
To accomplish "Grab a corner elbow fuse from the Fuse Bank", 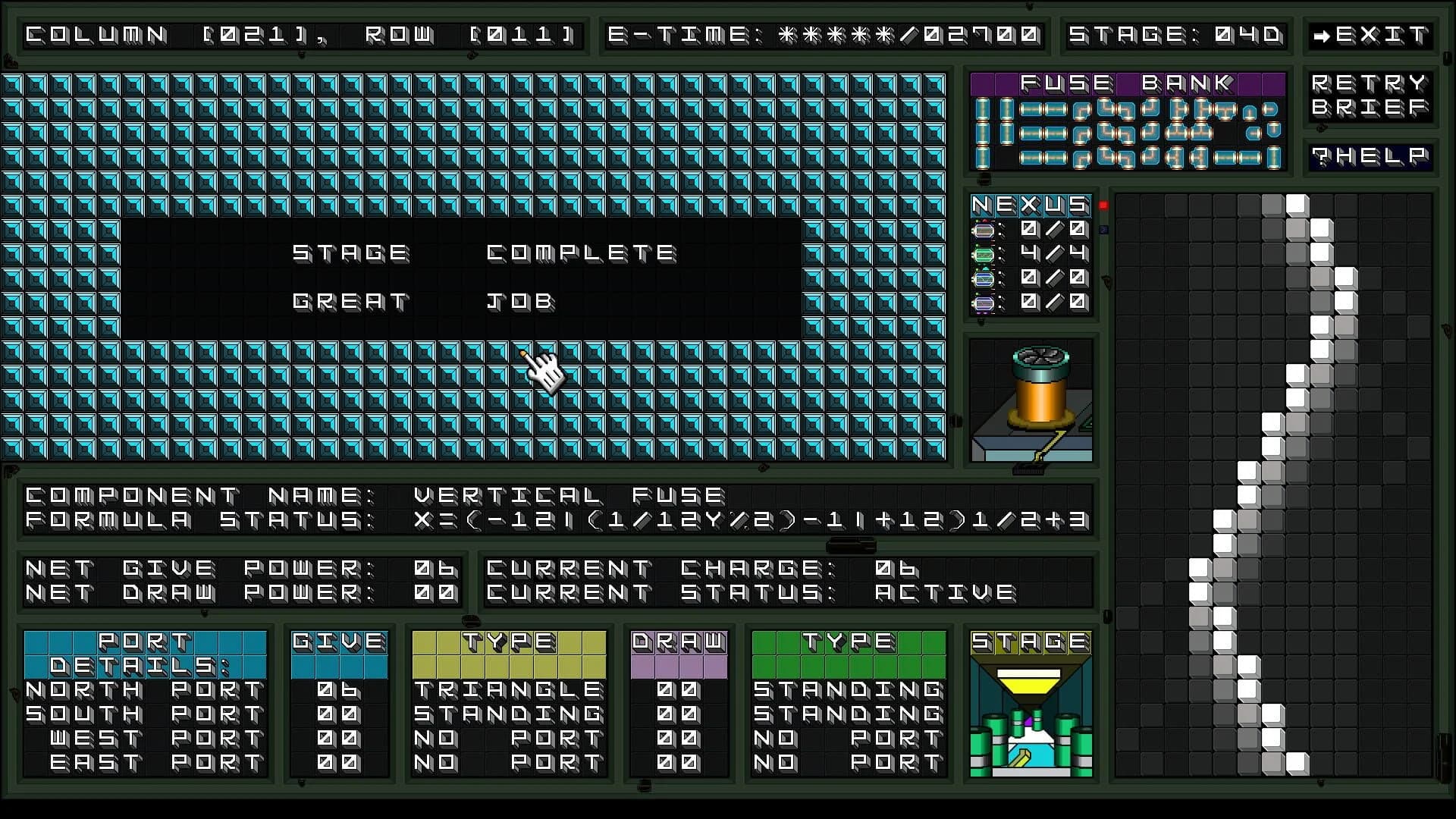I will pyautogui.click(x=1082, y=111).
